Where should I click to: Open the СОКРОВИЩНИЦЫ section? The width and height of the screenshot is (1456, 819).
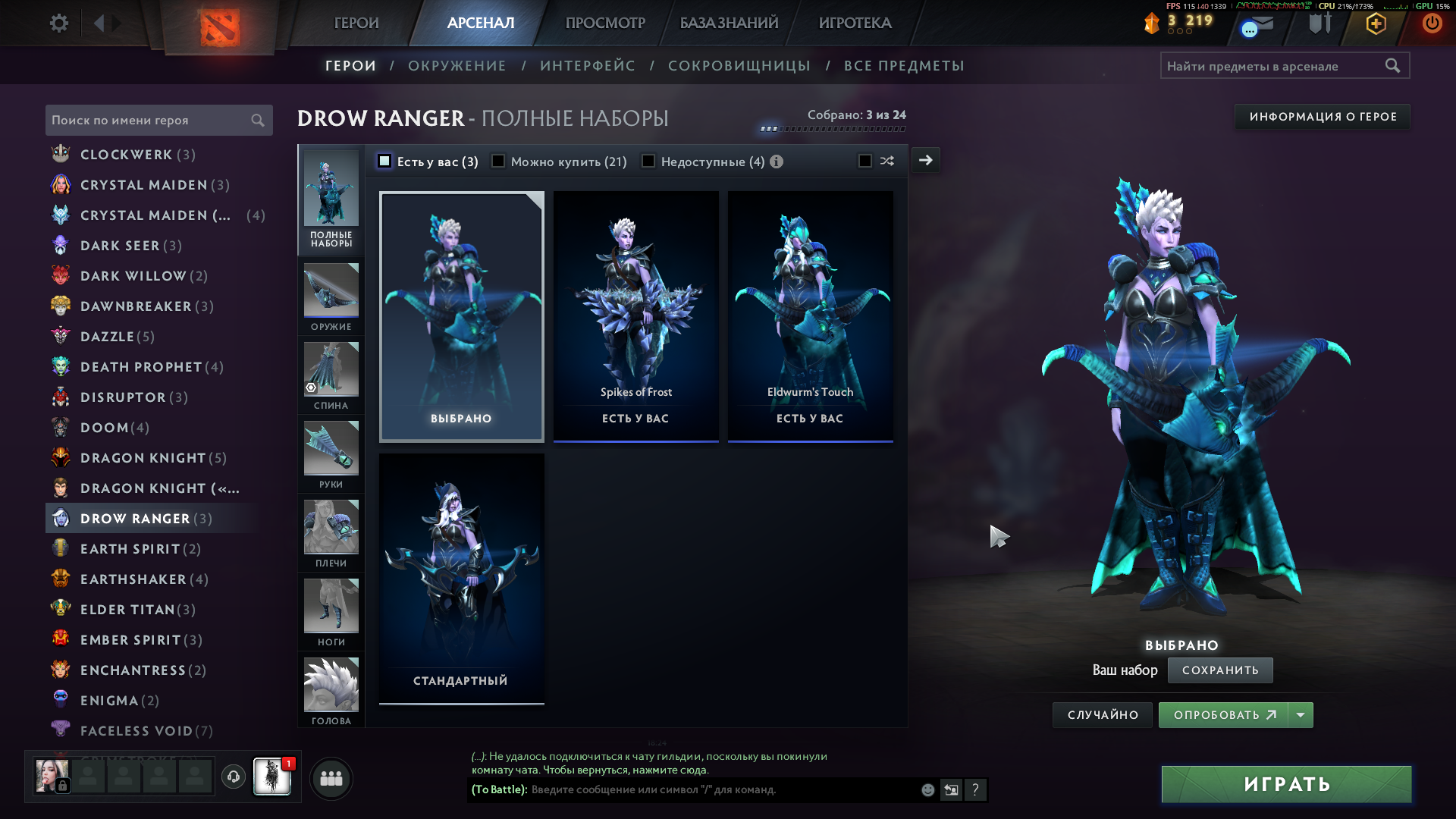[739, 66]
